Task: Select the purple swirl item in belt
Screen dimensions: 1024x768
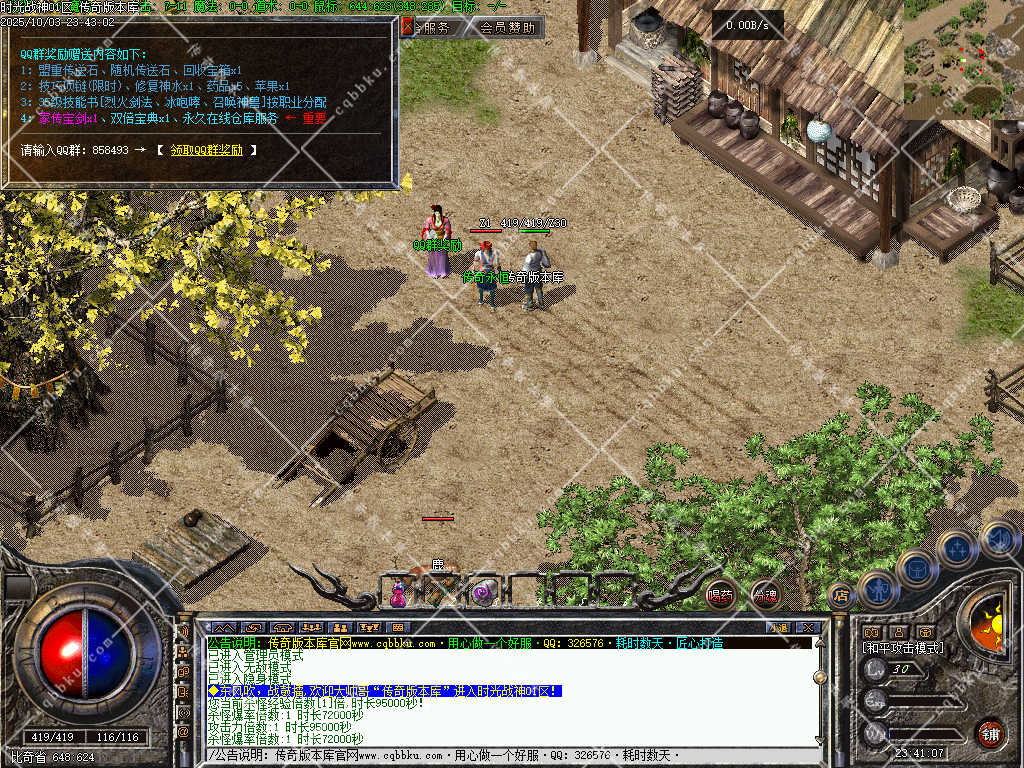Action: [x=482, y=593]
